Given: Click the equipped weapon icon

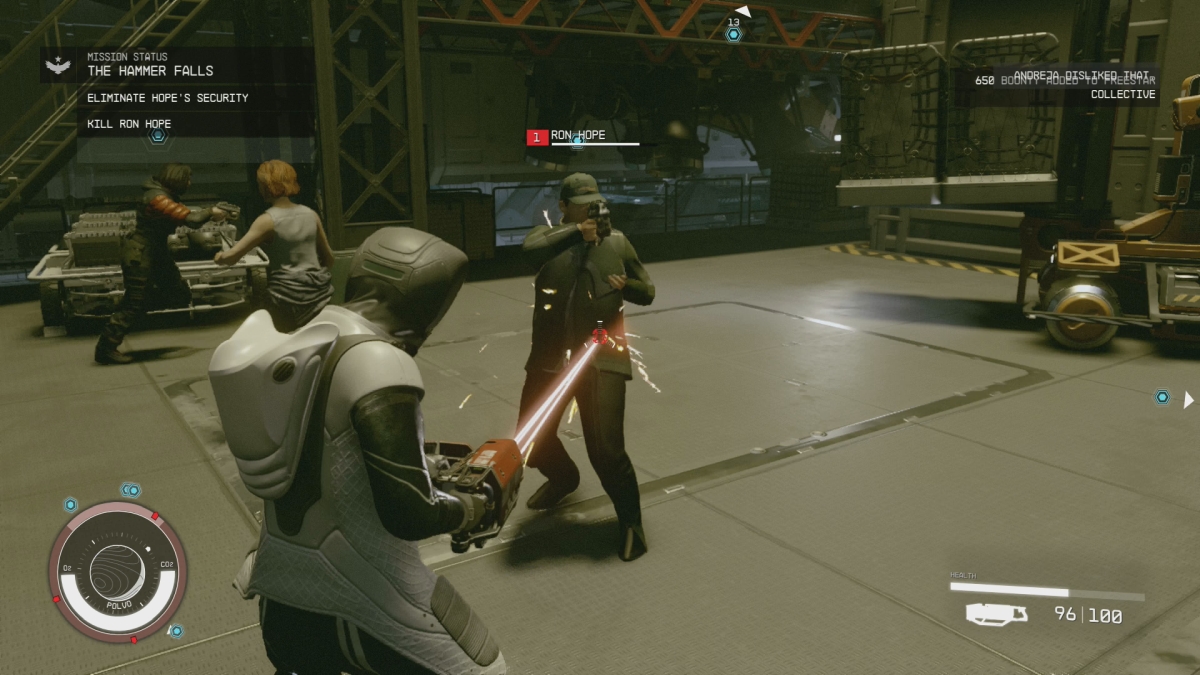Looking at the screenshot, I should pos(997,614).
